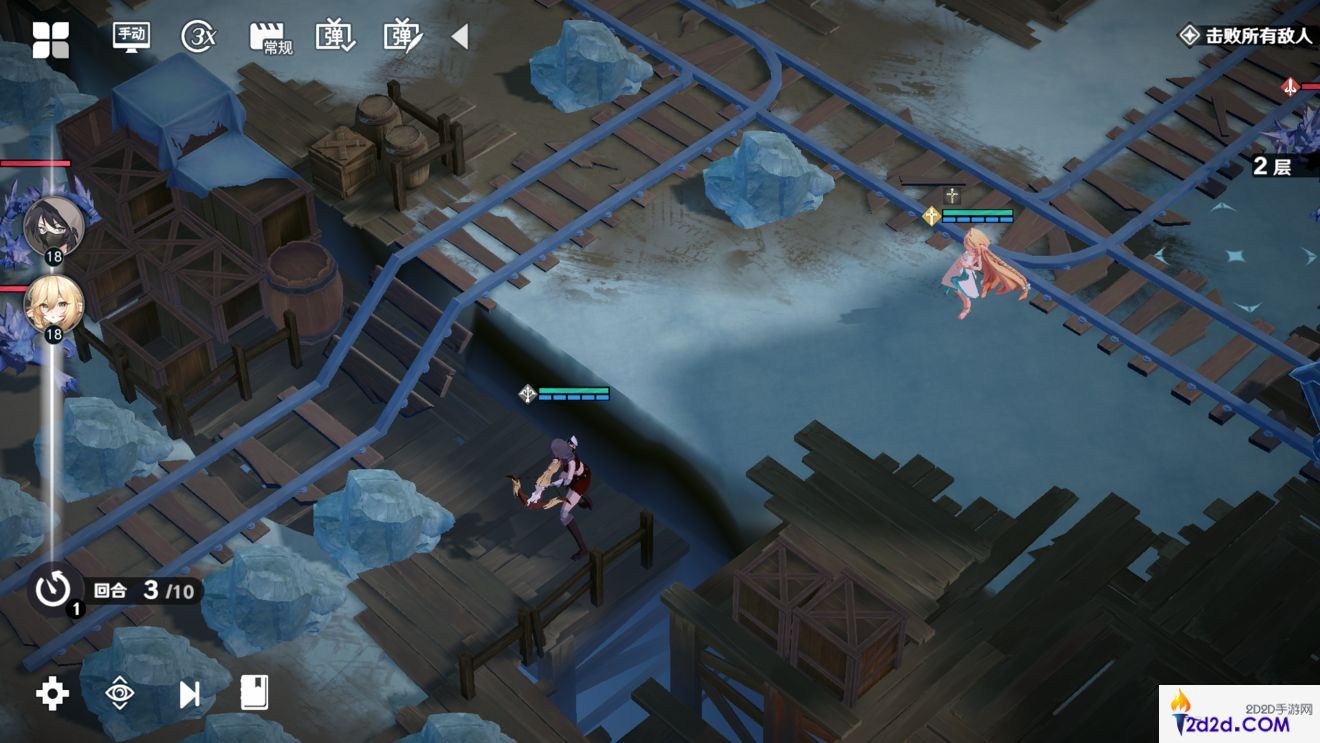View the 击败所有敌人 objective

(1246, 36)
